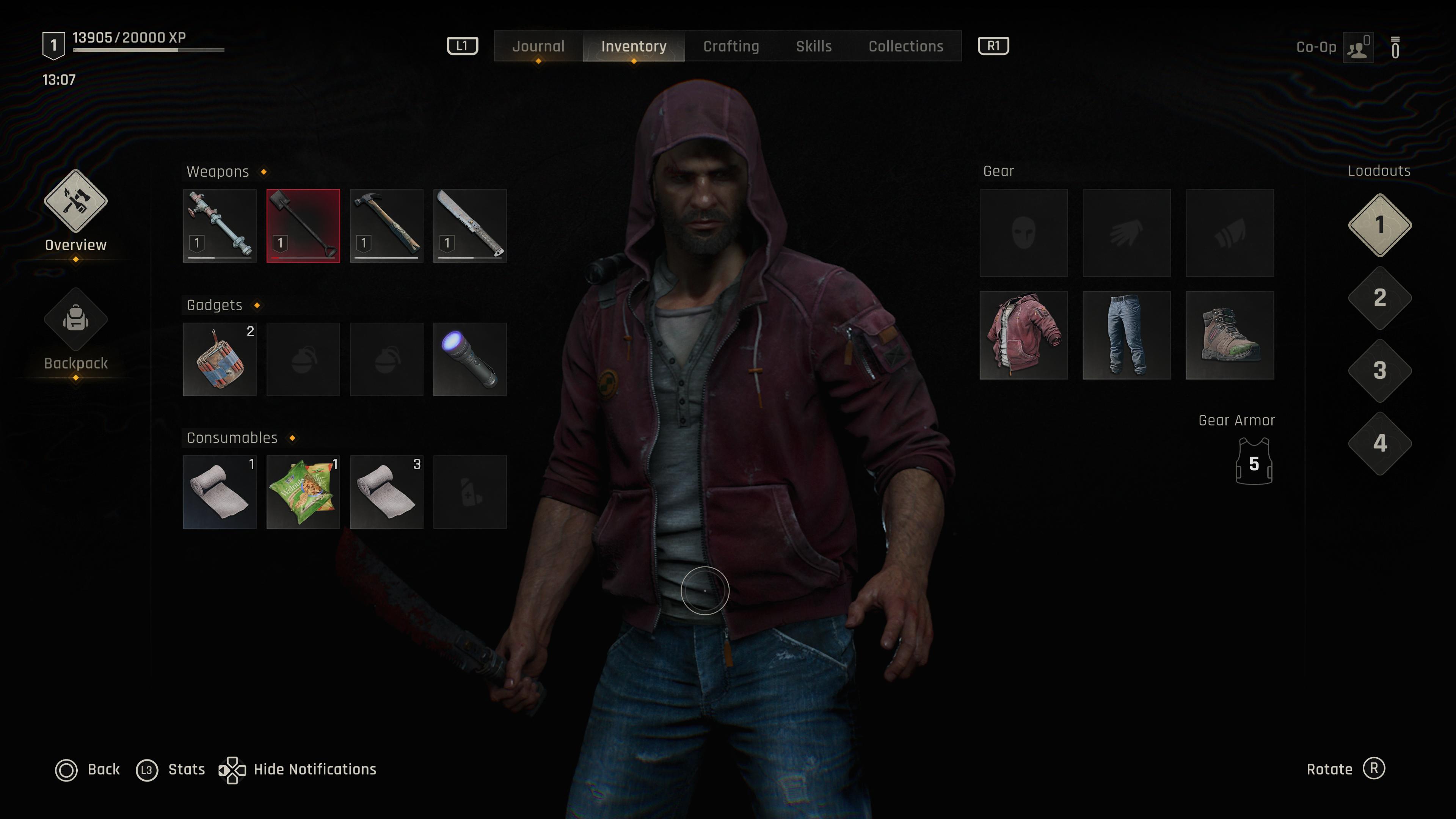1456x819 pixels.
Task: Show the Collections tab
Action: tap(905, 46)
